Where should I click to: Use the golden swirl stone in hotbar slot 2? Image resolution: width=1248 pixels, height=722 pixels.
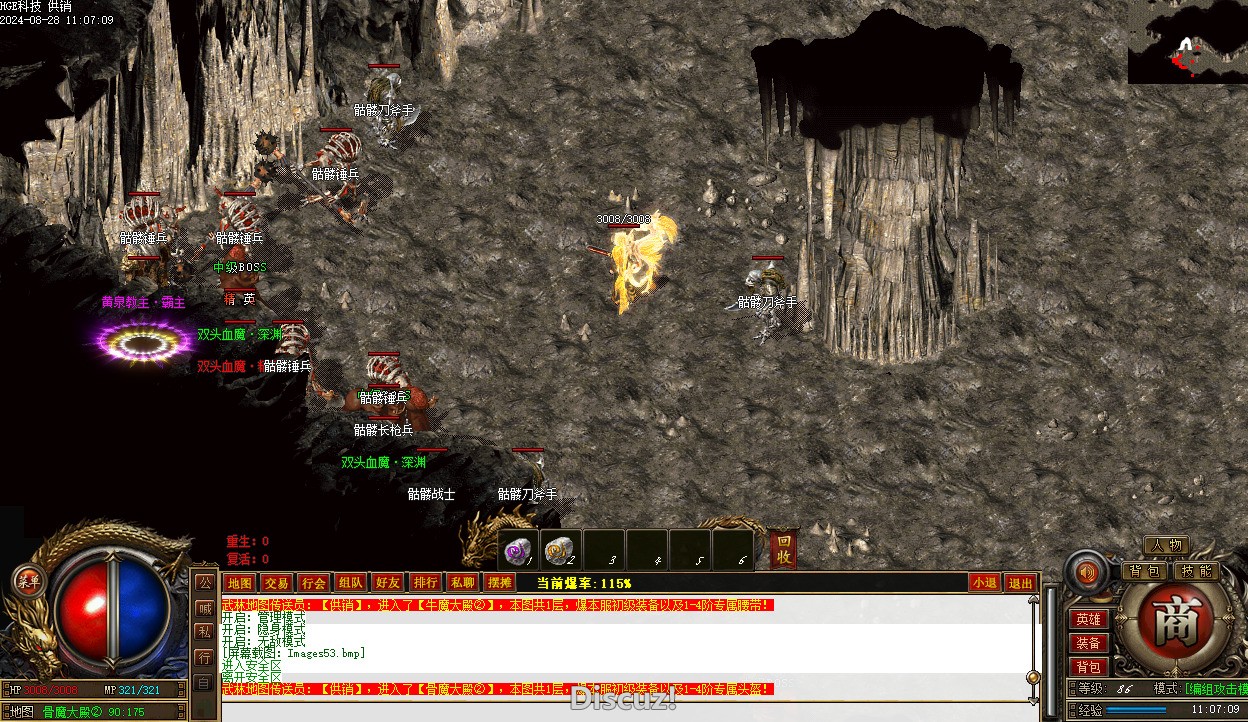[x=560, y=551]
